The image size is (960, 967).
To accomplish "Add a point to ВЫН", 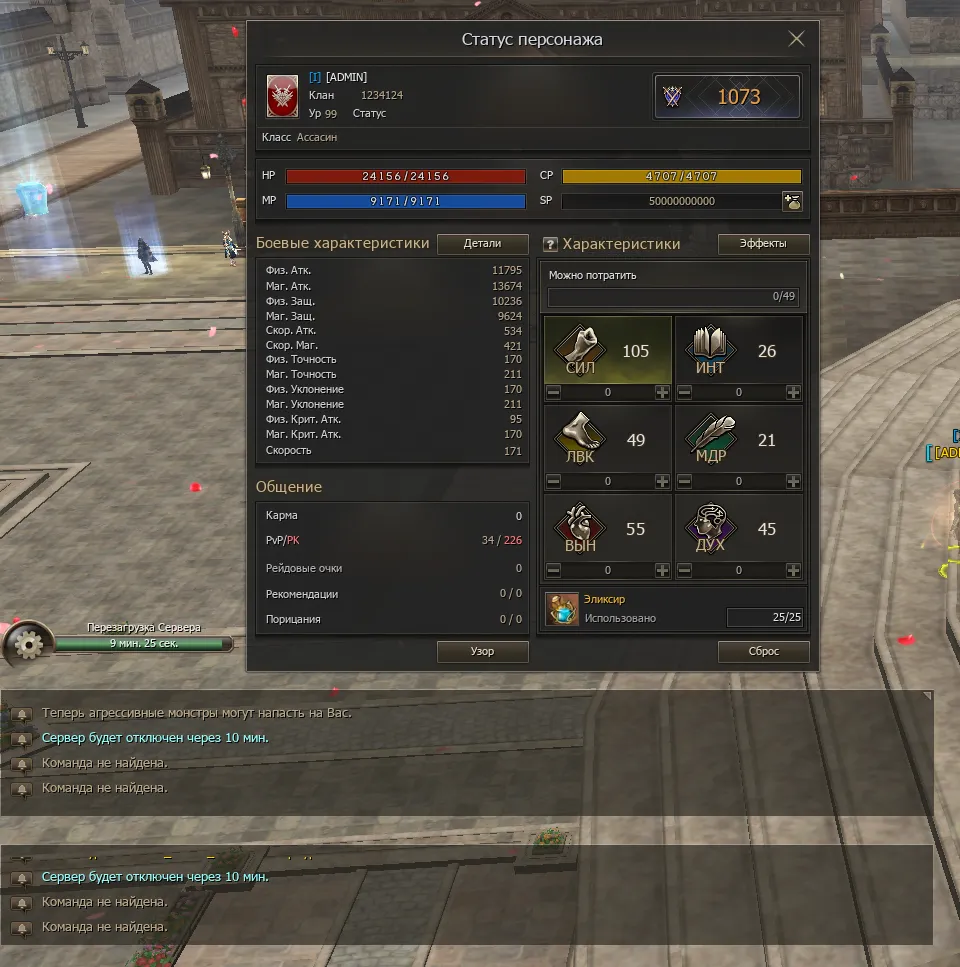I will [x=662, y=571].
